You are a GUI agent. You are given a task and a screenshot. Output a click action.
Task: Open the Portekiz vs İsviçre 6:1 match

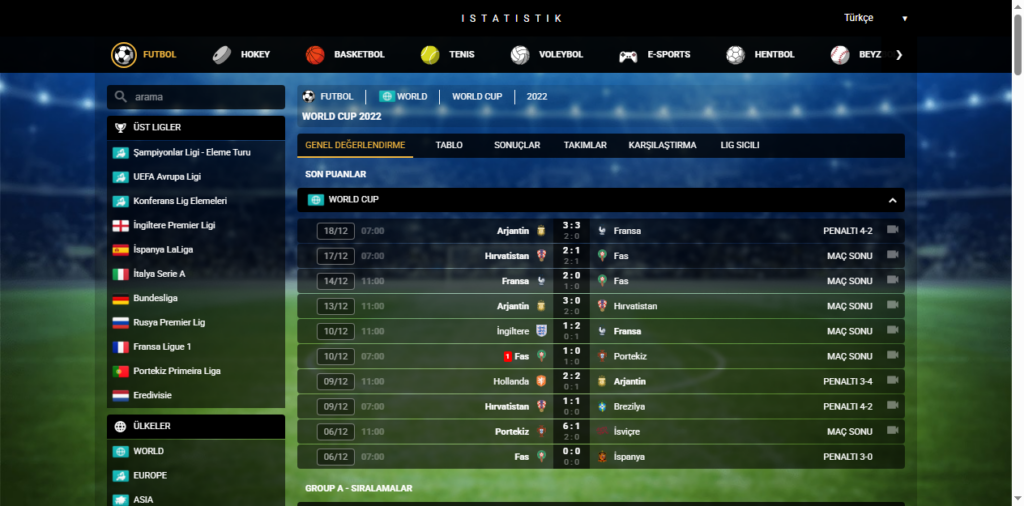tap(572, 432)
